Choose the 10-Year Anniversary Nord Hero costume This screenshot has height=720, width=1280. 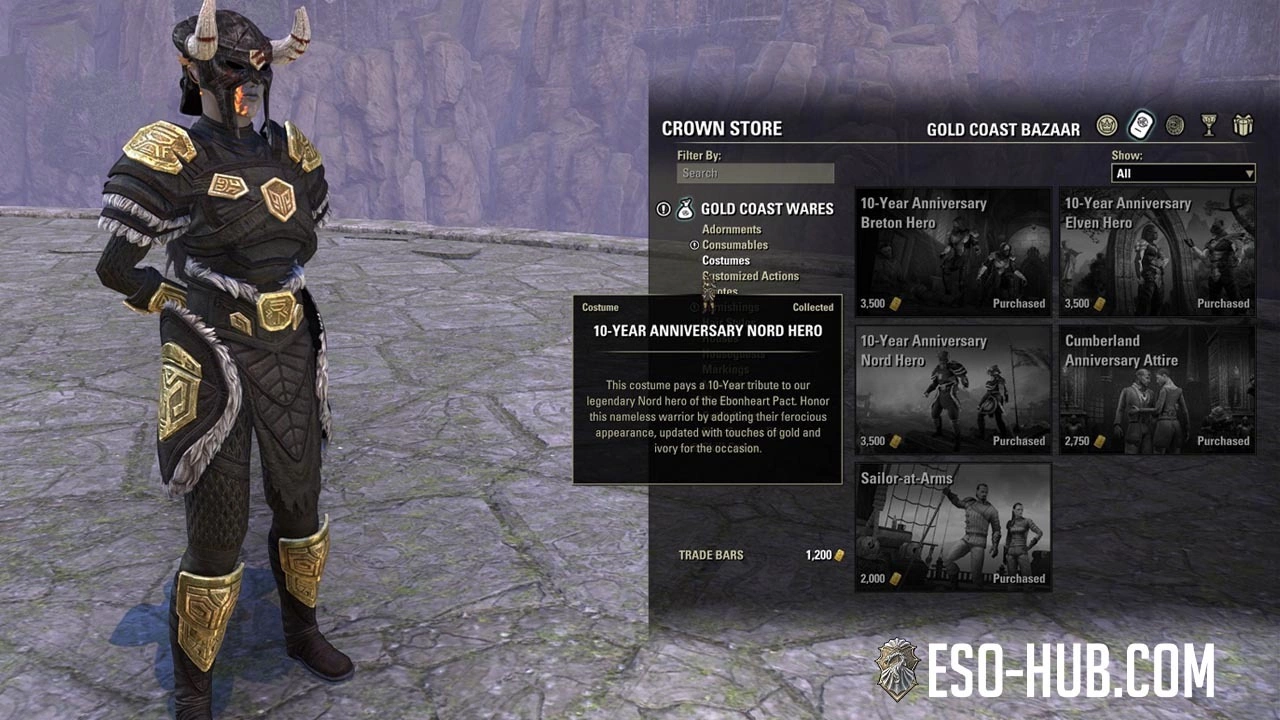pyautogui.click(x=953, y=389)
